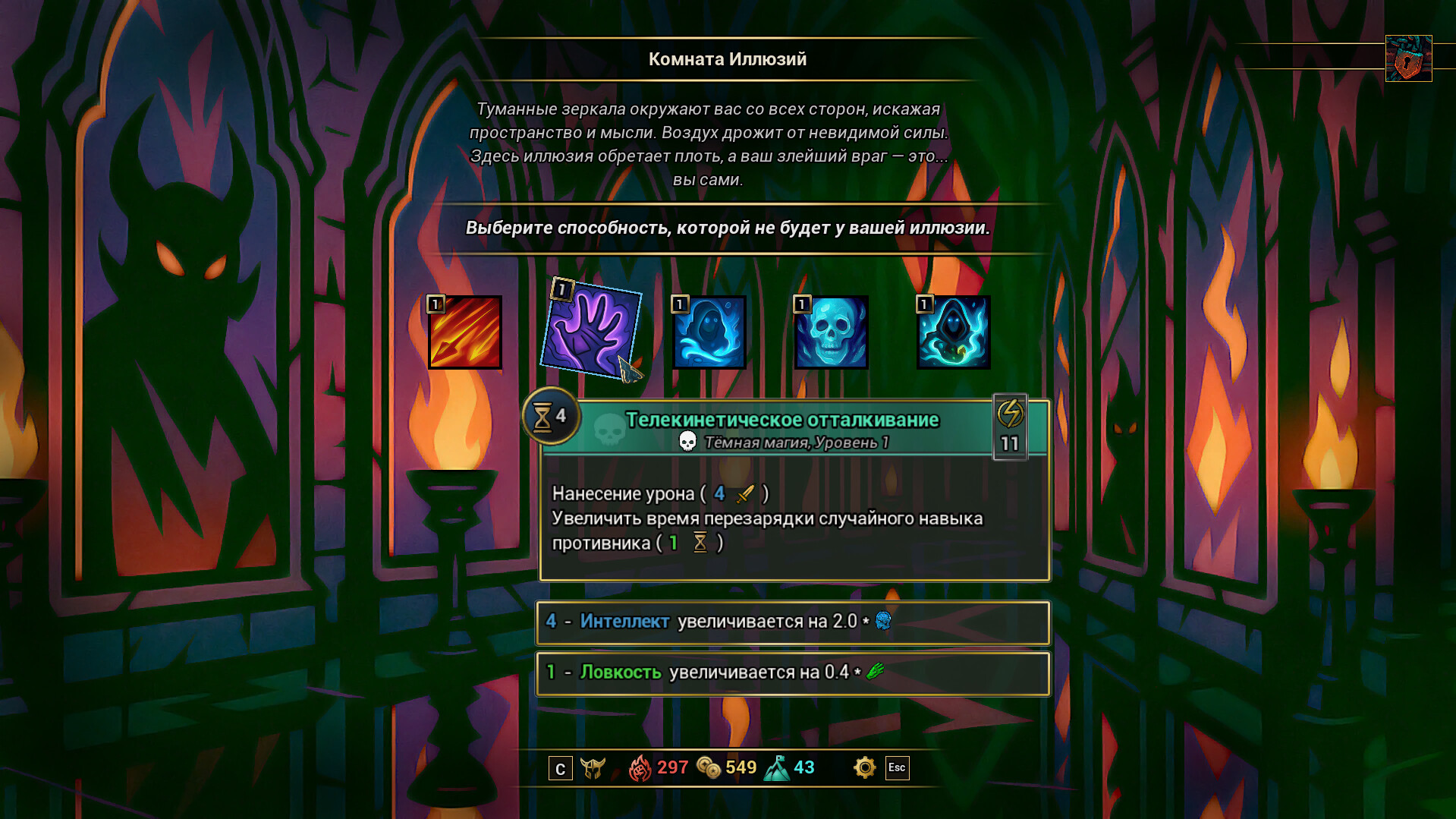The image size is (1456, 819).
Task: Choose the glowing blue skull ability
Action: [x=831, y=332]
